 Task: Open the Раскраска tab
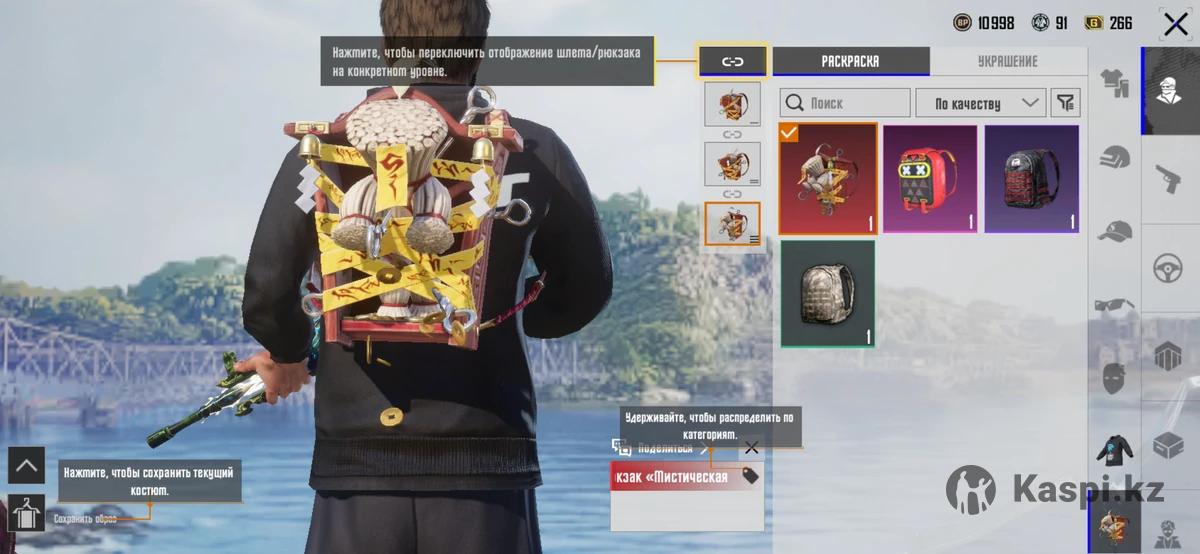850,61
